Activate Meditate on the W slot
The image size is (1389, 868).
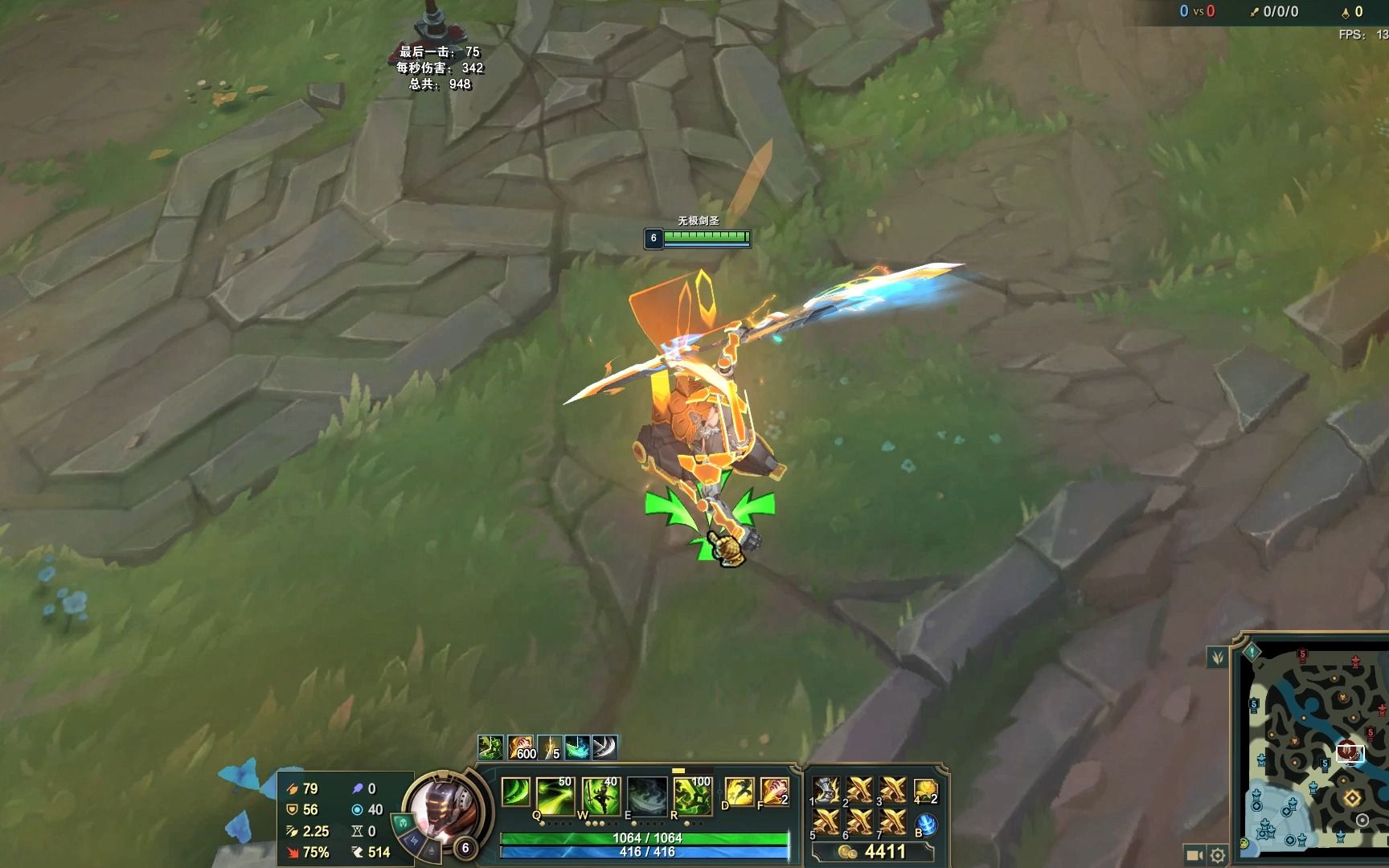600,796
